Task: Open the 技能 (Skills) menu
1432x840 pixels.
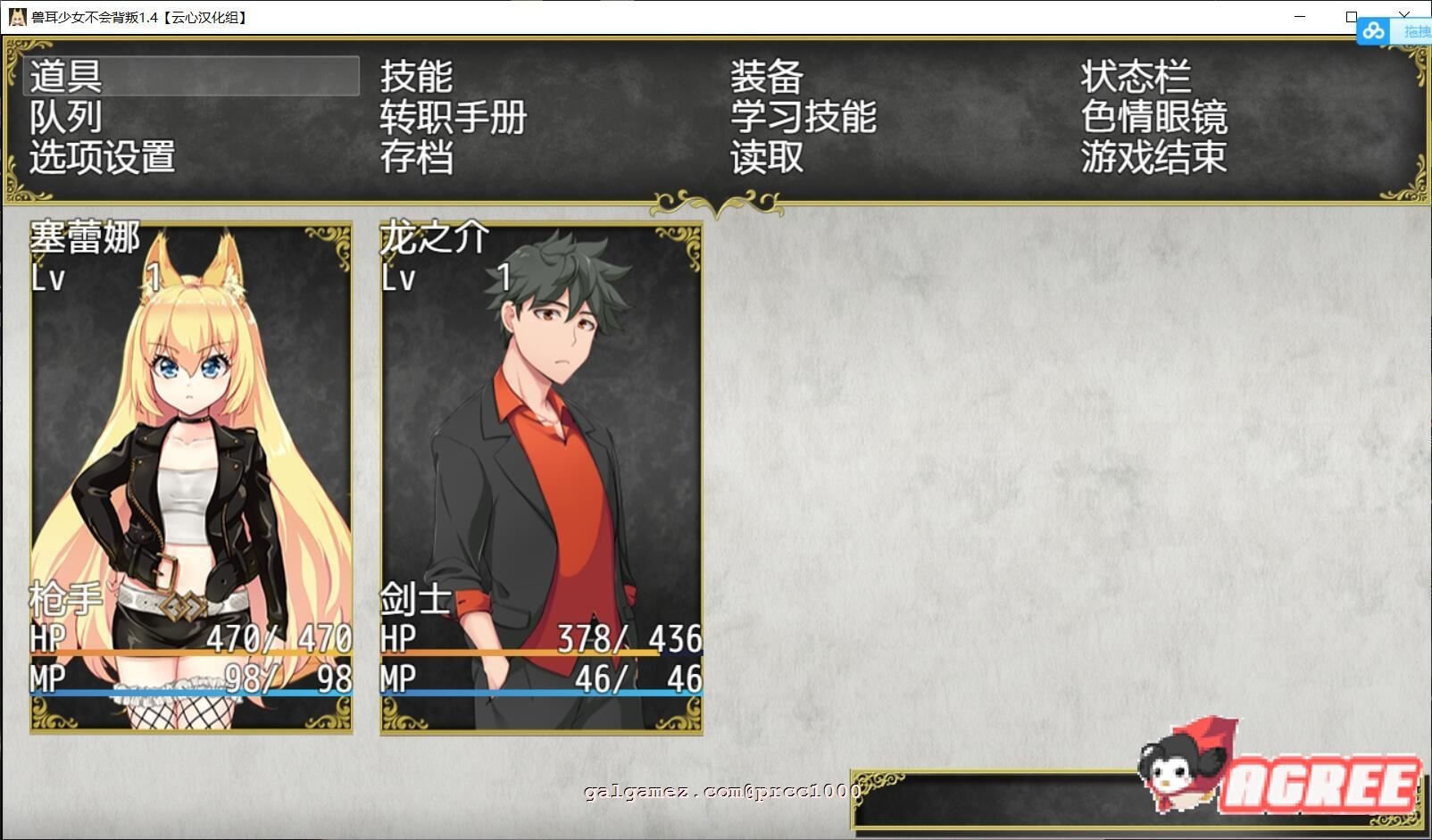Action: 417,76
